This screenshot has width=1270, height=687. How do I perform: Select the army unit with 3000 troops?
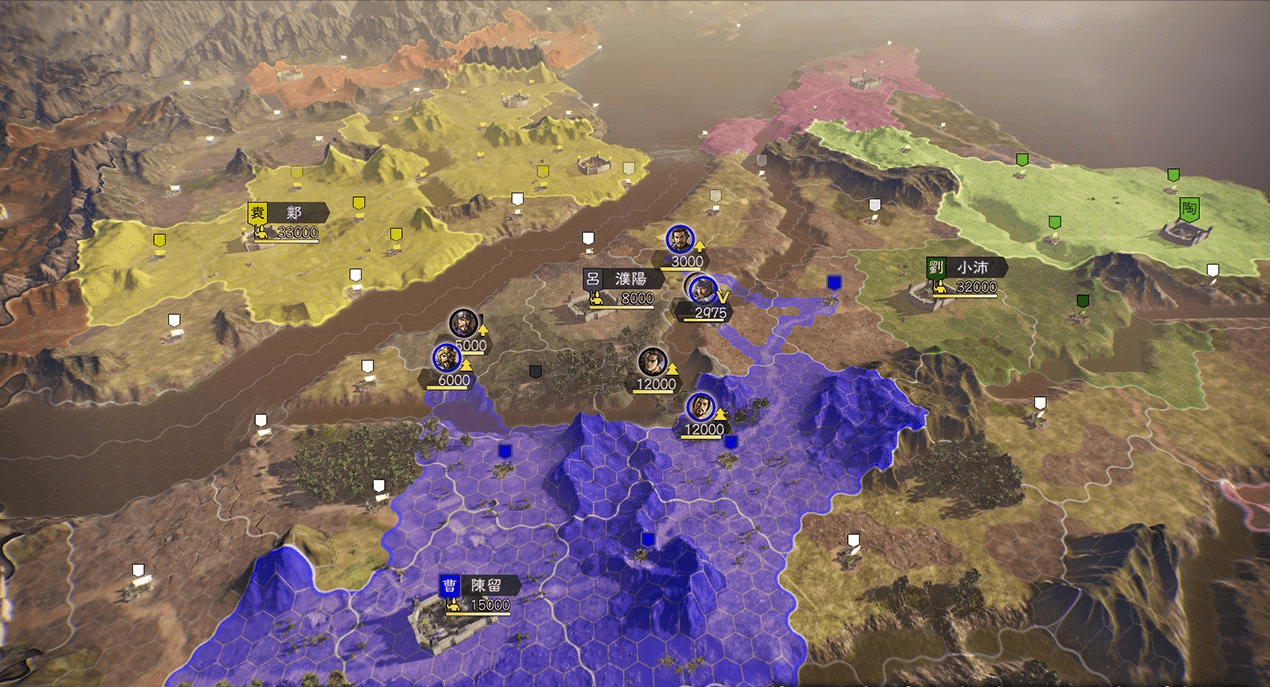678,238
